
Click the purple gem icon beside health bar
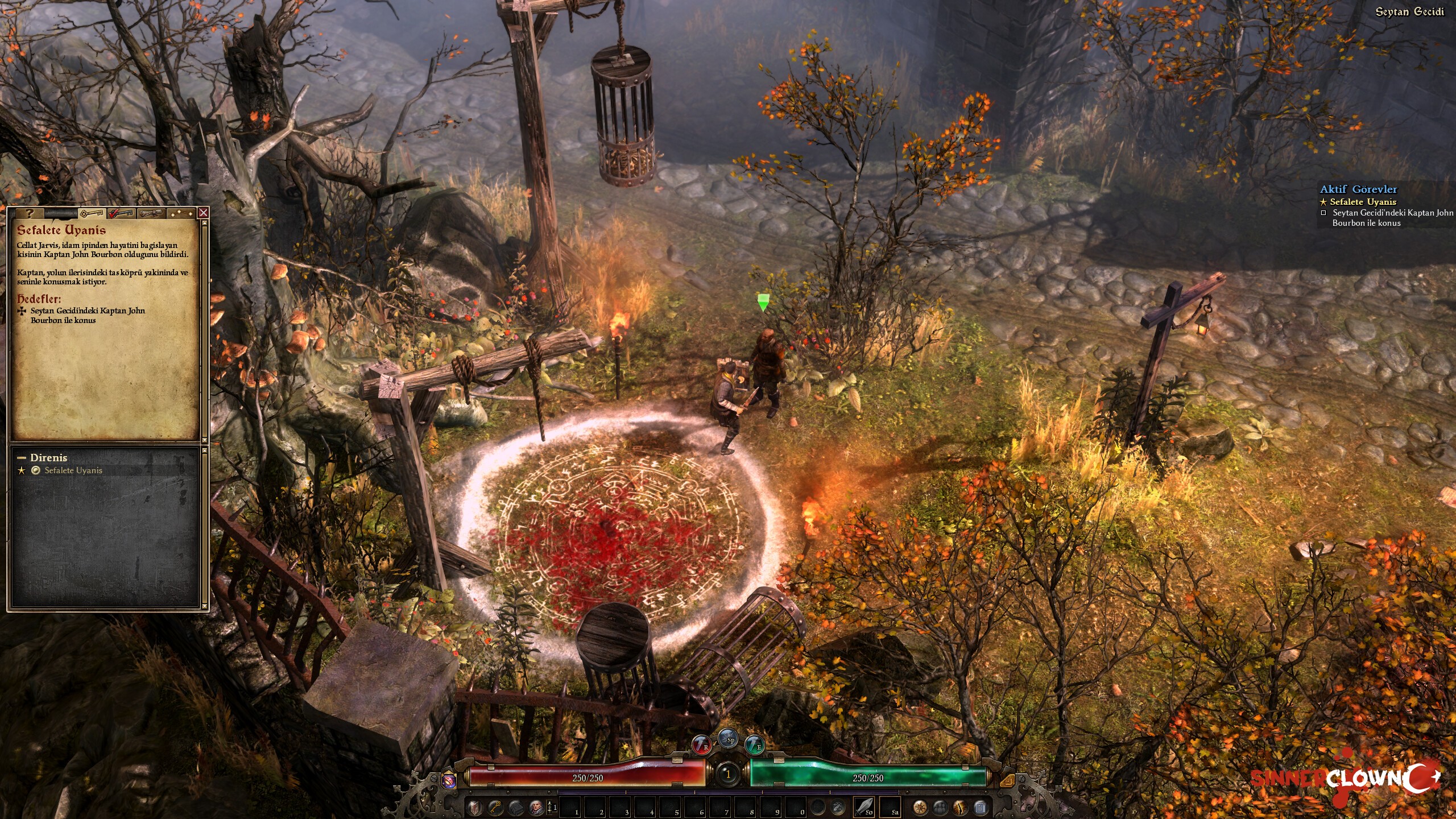pos(449,780)
